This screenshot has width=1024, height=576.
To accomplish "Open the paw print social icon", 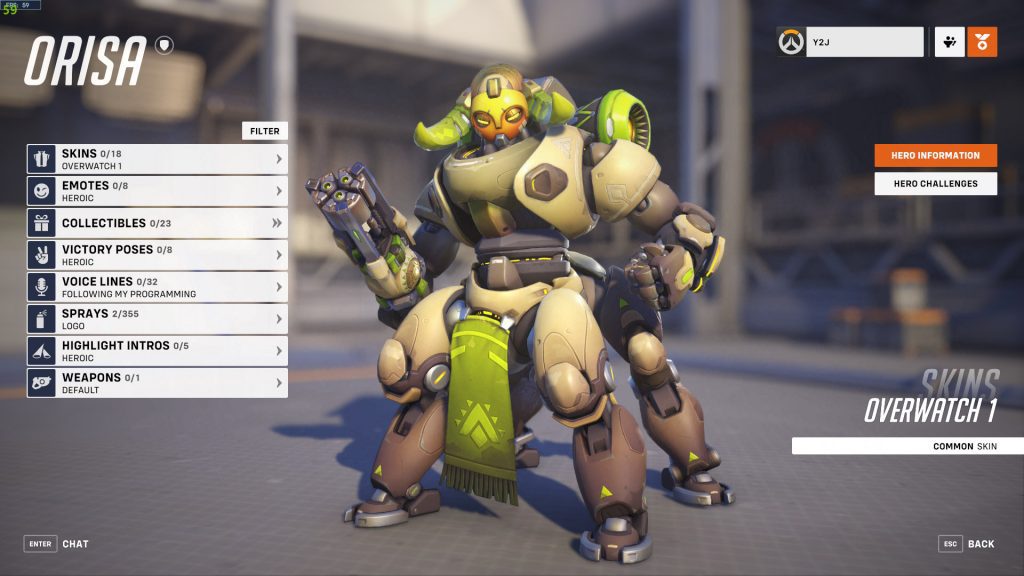I will click(949, 42).
